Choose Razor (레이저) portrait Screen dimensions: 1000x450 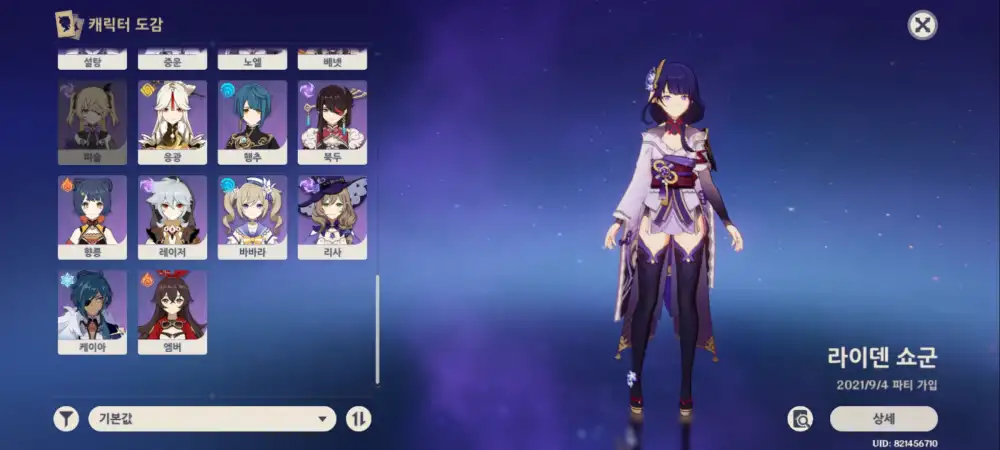pos(172,216)
